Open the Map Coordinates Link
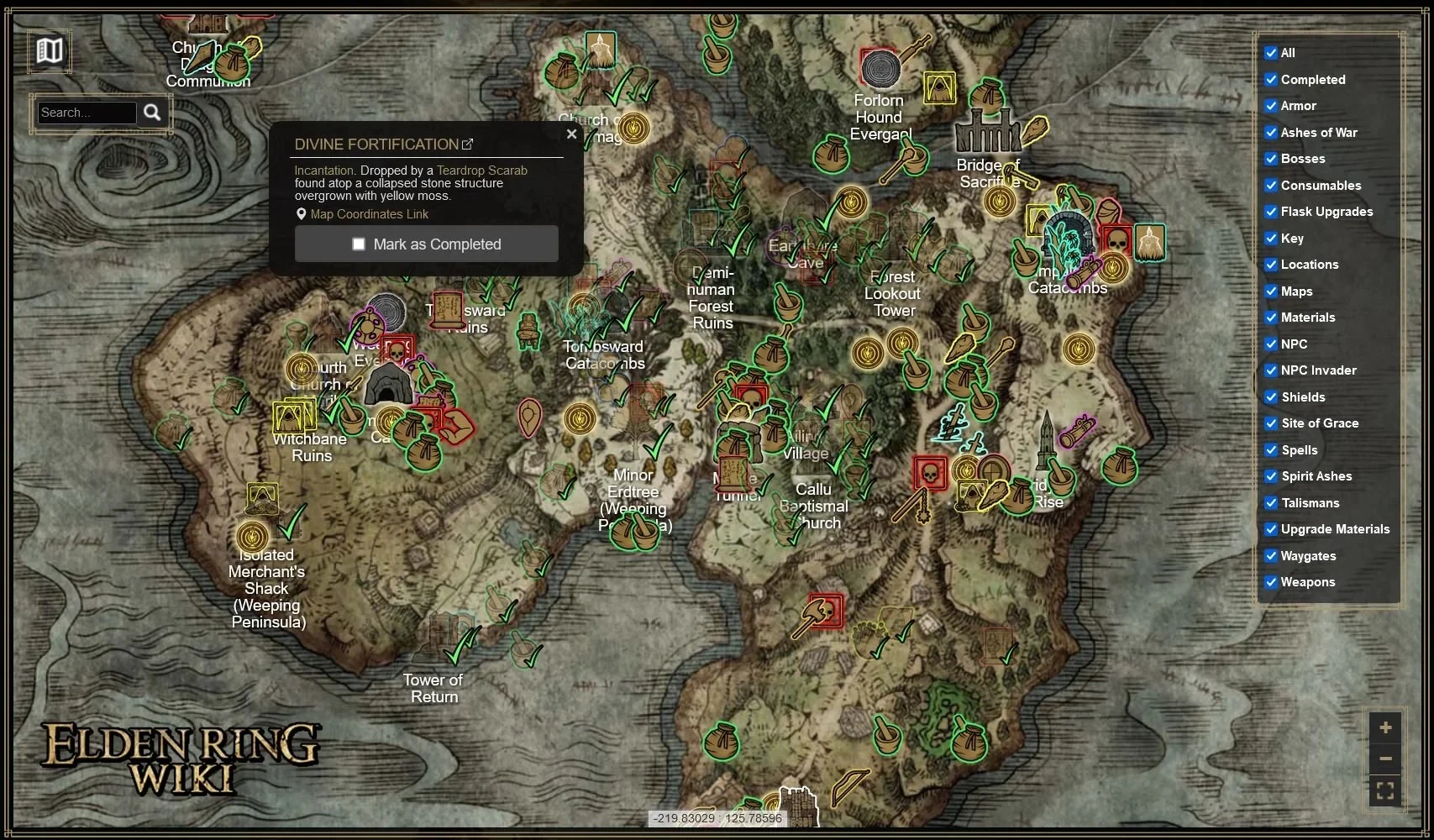 point(369,214)
